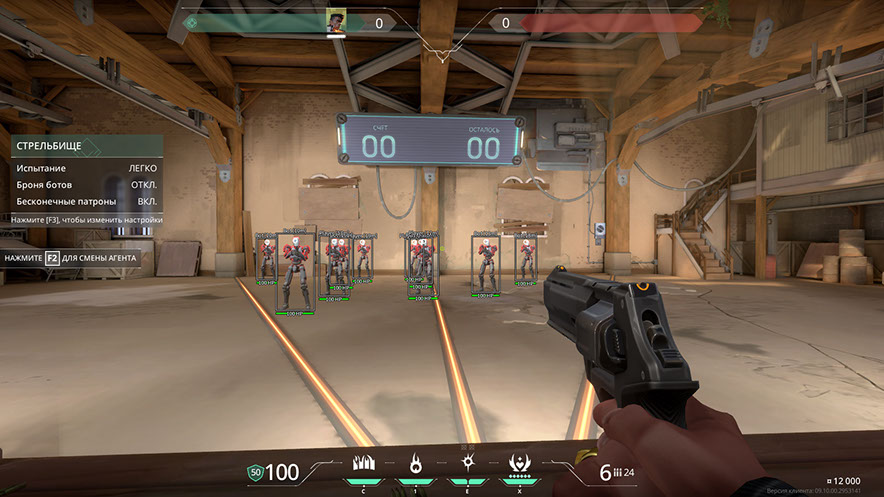Select the player agent portrait at top
The width and height of the screenshot is (884, 497).
click(x=336, y=22)
